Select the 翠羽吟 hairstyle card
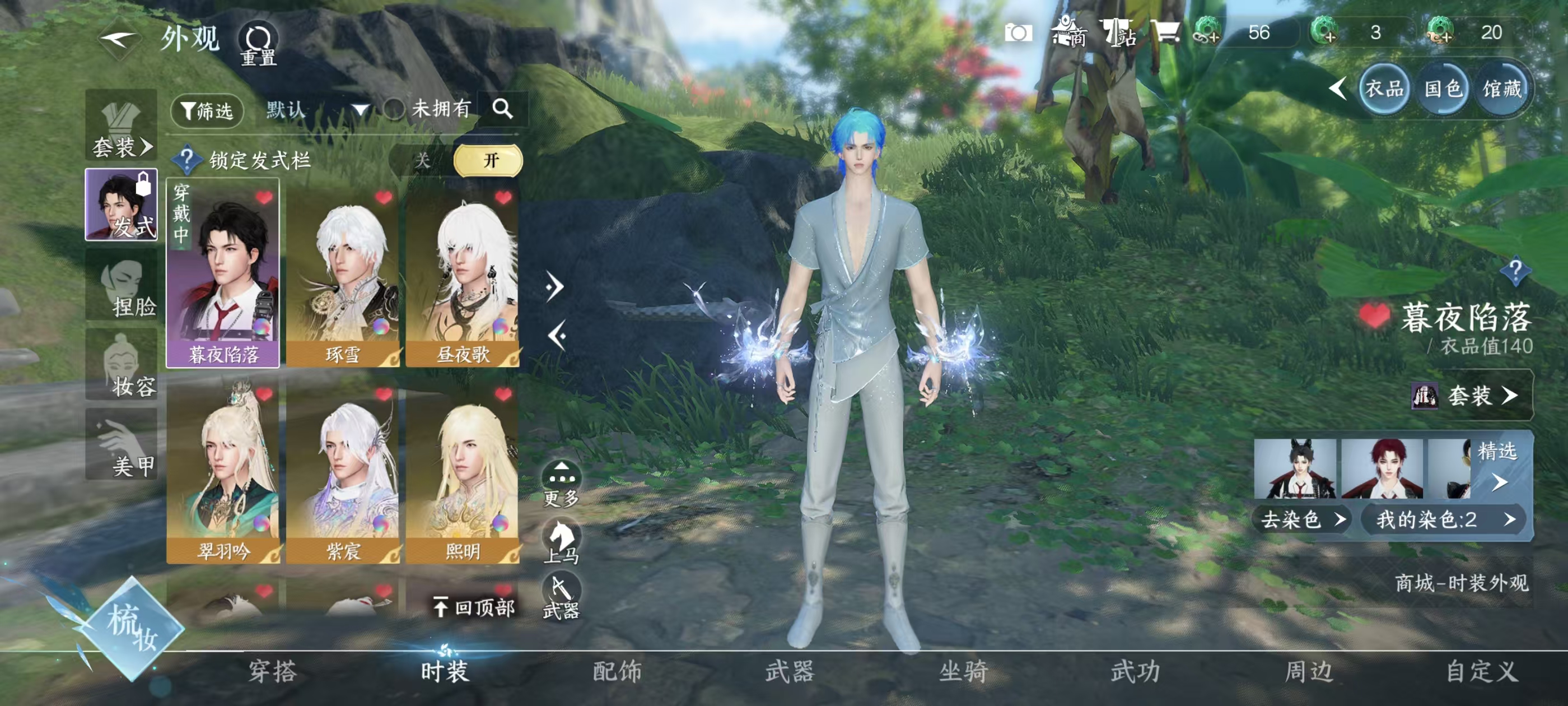The height and width of the screenshot is (706, 1568). [x=223, y=473]
